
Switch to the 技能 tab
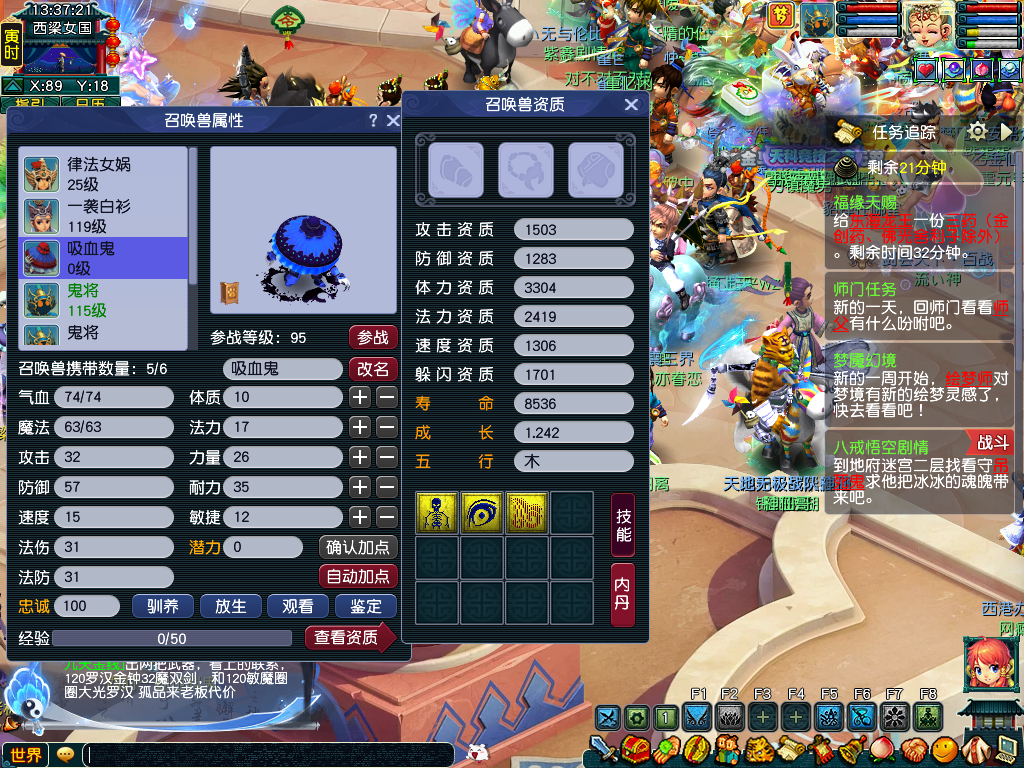tap(623, 525)
